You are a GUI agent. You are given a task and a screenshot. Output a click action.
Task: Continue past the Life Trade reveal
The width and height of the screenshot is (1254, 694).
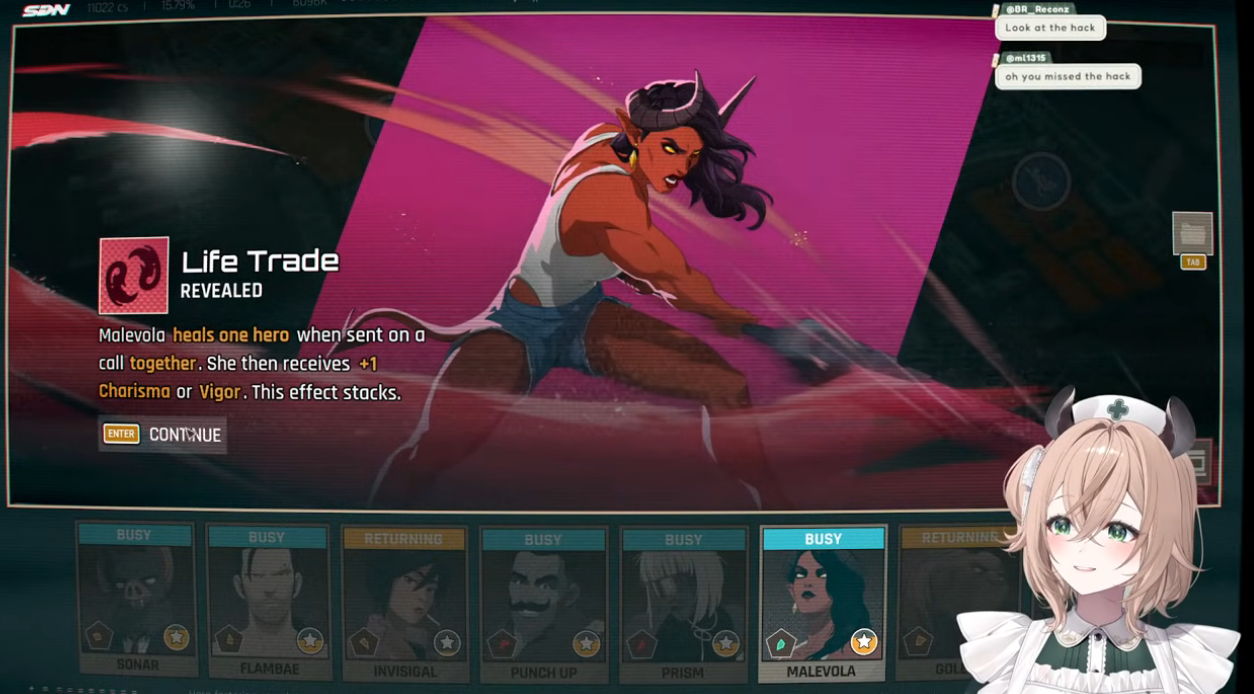[x=163, y=435]
